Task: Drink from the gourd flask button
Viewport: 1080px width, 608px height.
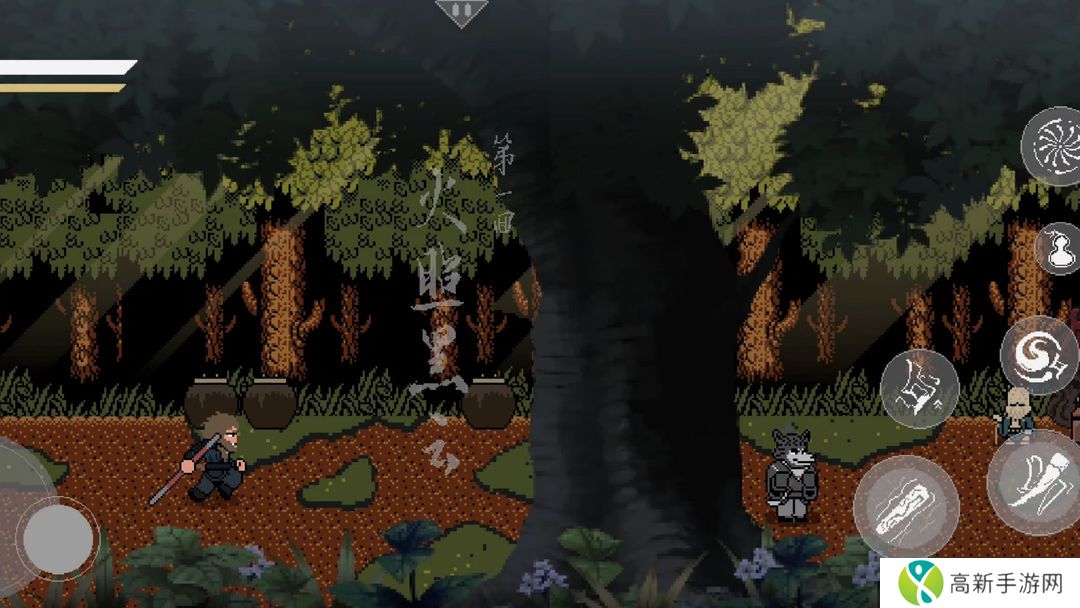Action: pyautogui.click(x=1058, y=248)
